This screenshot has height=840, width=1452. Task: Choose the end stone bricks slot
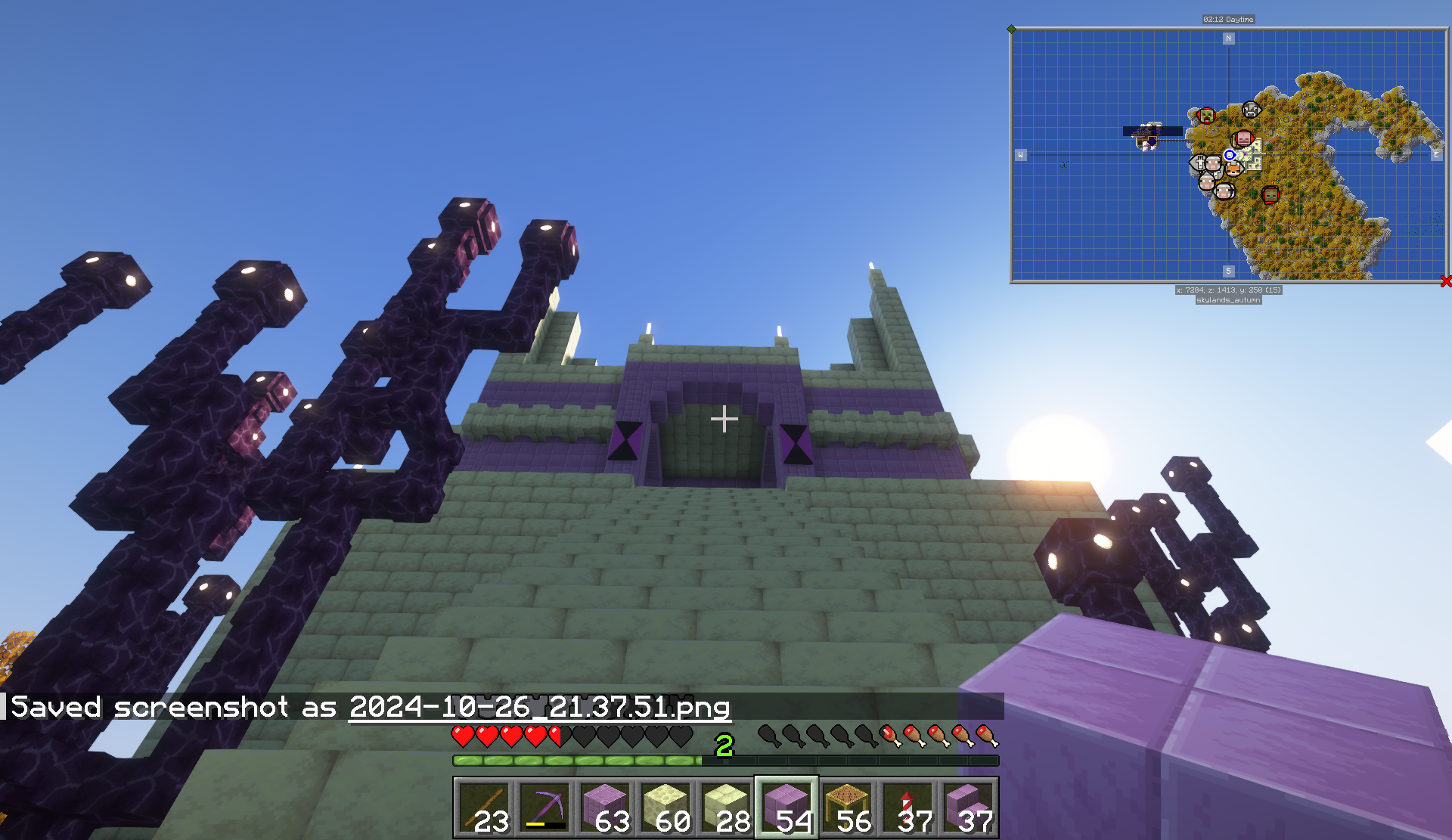[x=726, y=807]
